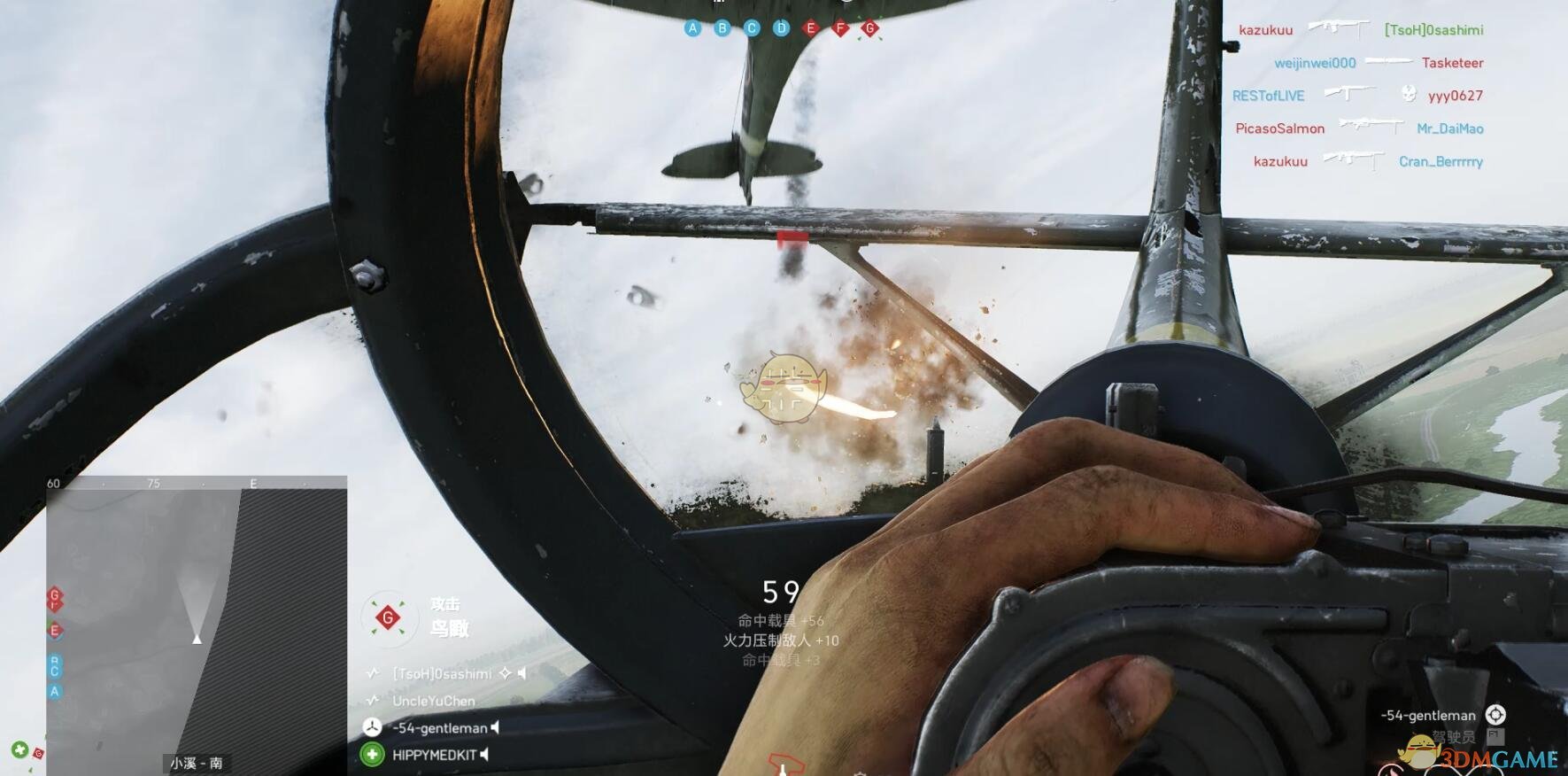This screenshot has height=776, width=1568.
Task: Choose objective flag D in the top bar
Action: (781, 28)
